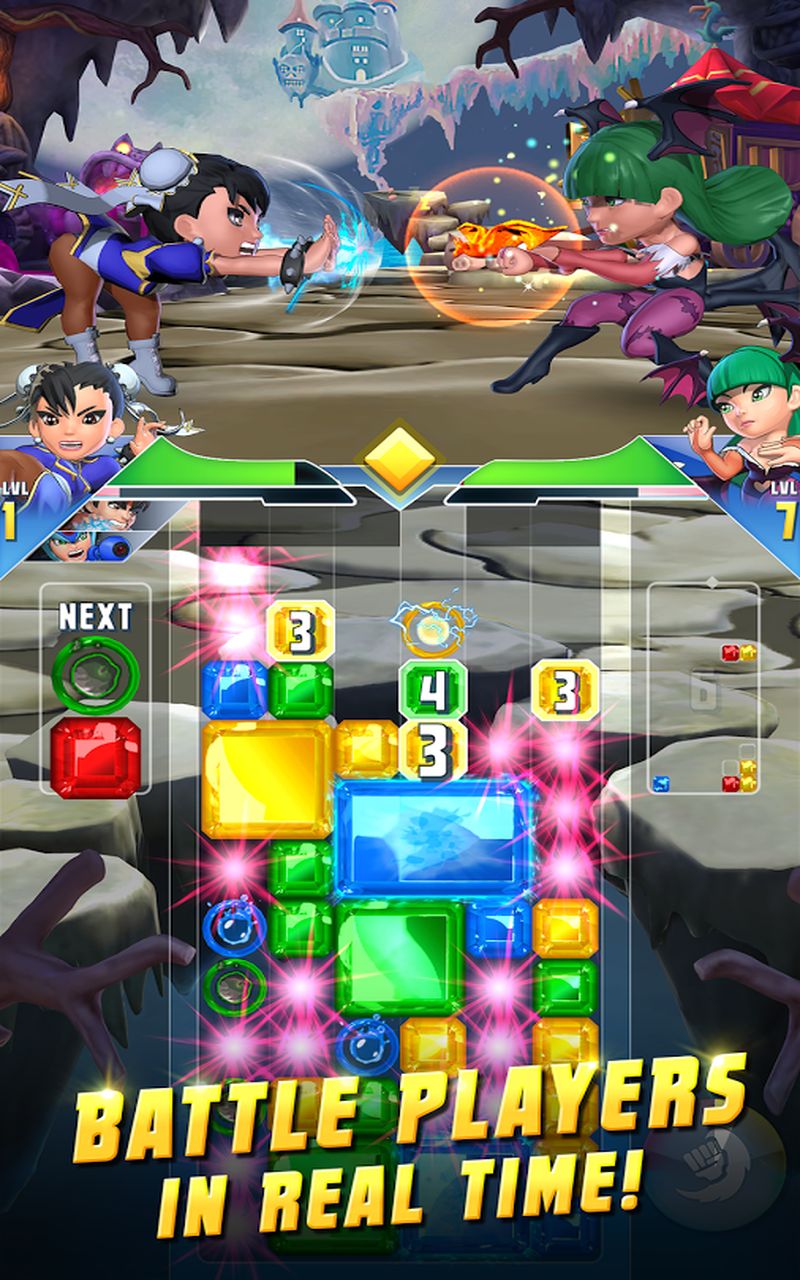
Task: Select the large blue power gem
Action: 433,837
